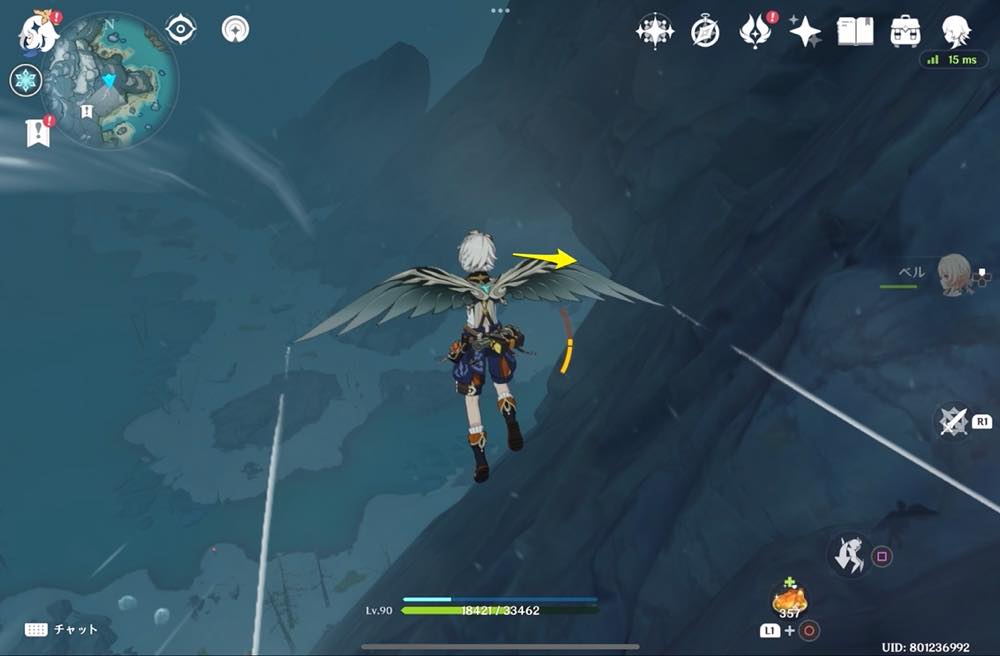The image size is (1000, 656).
Task: Use the food item showing 357
Action: [790, 600]
